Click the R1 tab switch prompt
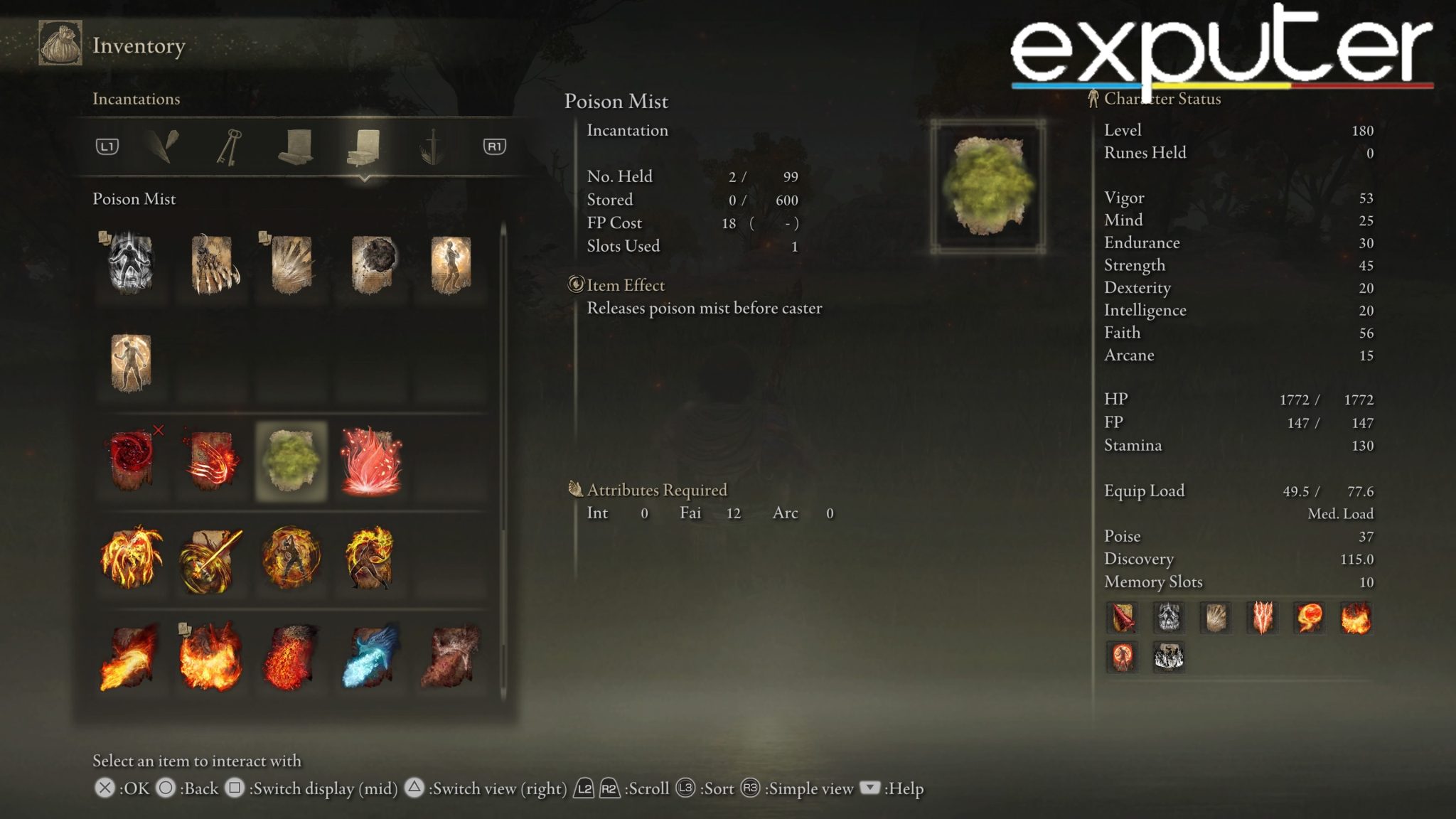This screenshot has width=1456, height=819. click(496, 147)
